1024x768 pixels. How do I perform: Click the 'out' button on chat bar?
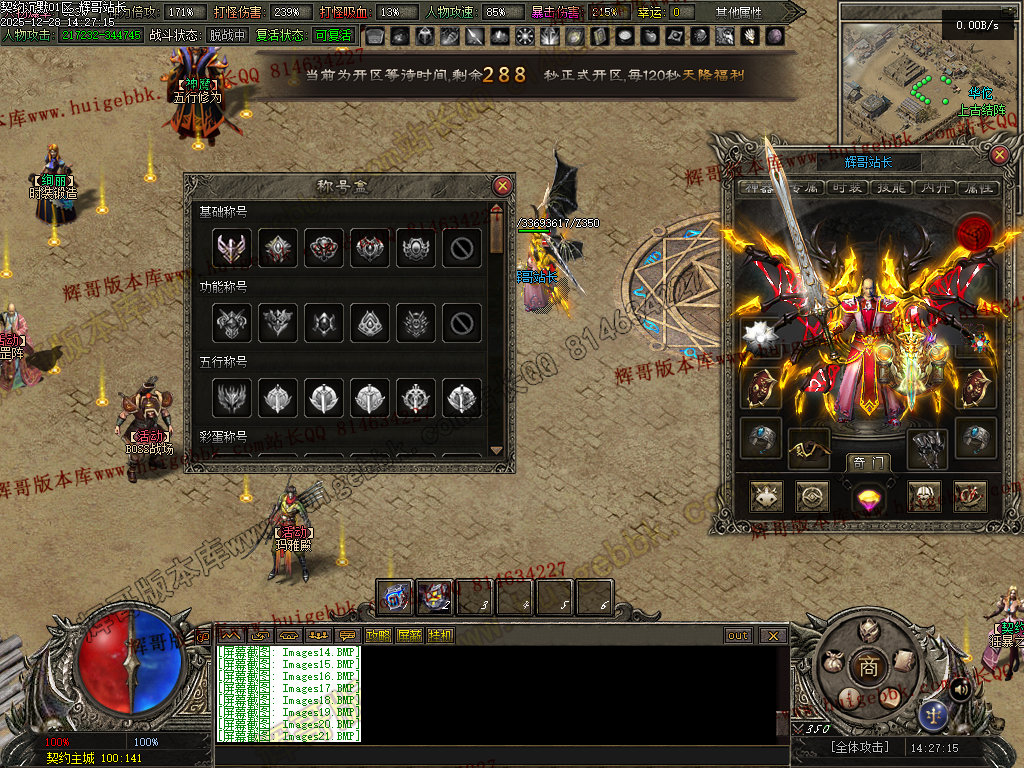(x=738, y=635)
